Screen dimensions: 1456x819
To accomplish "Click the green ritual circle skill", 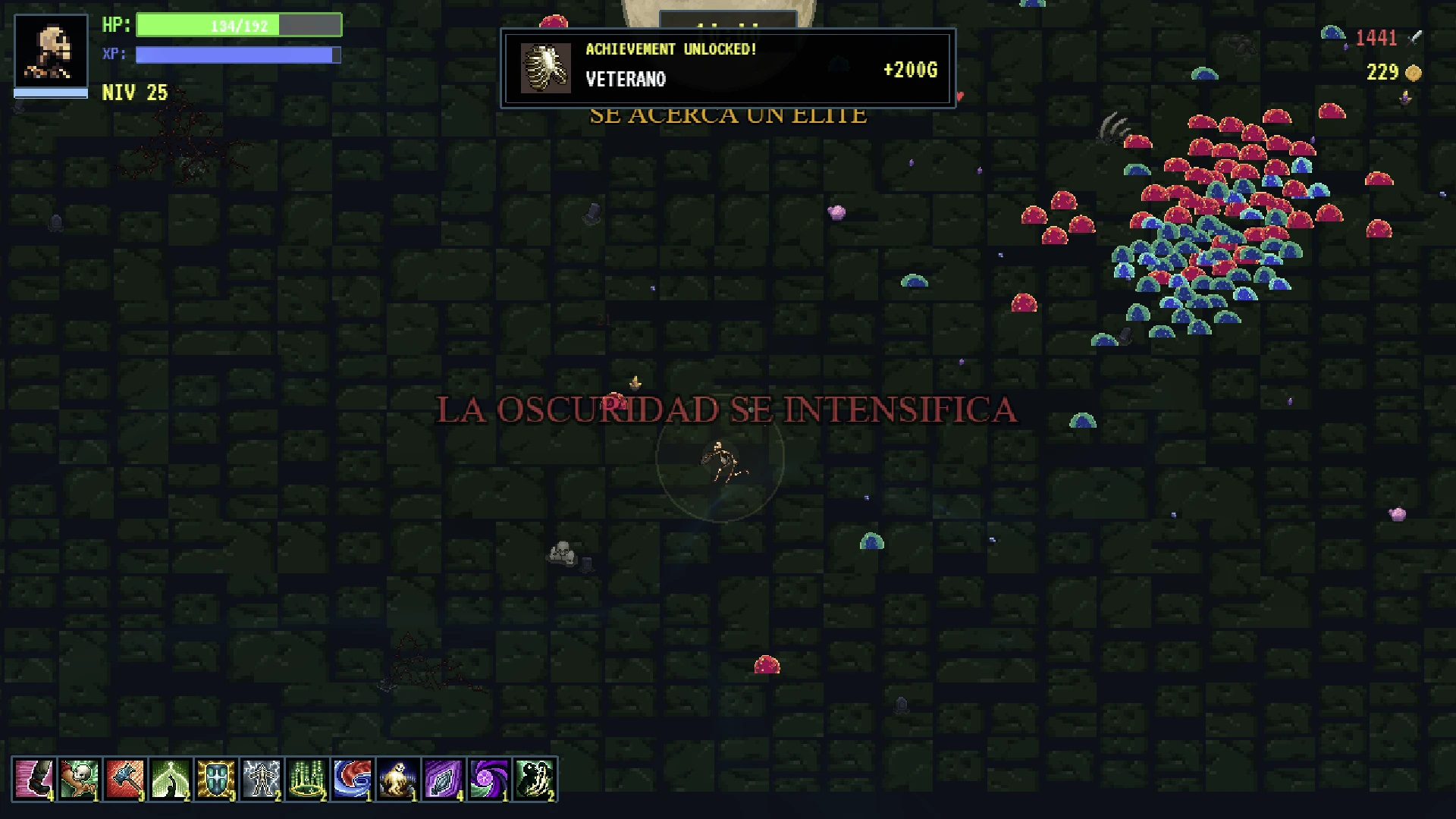I will [306, 779].
